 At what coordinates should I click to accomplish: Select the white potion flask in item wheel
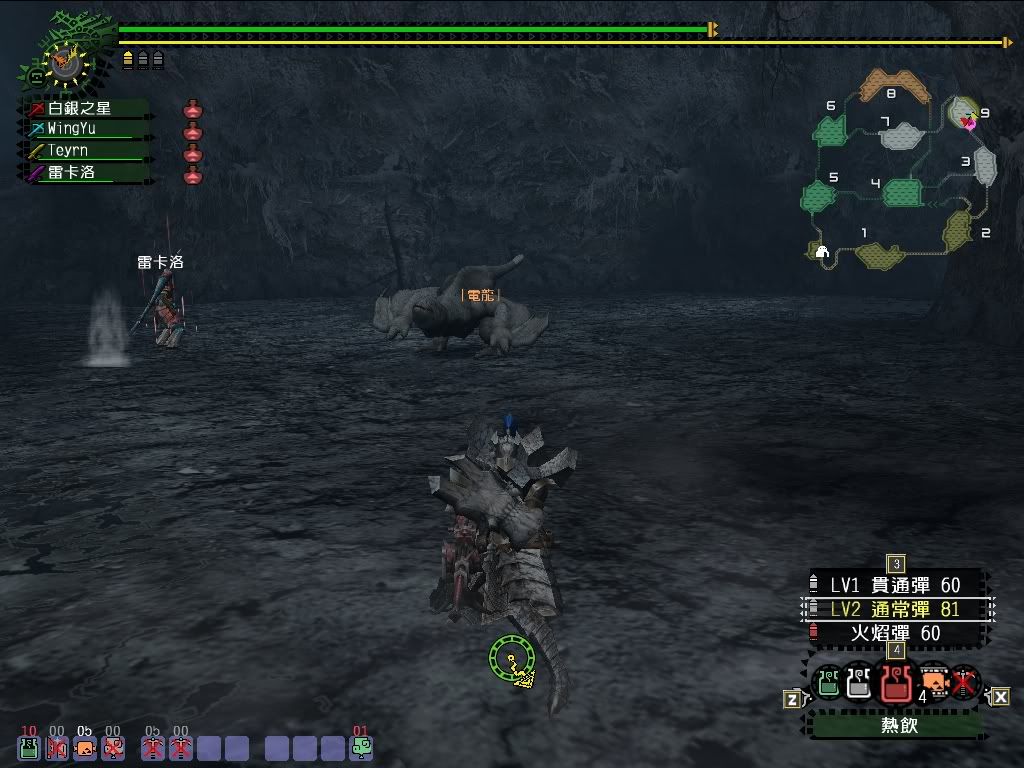(859, 682)
